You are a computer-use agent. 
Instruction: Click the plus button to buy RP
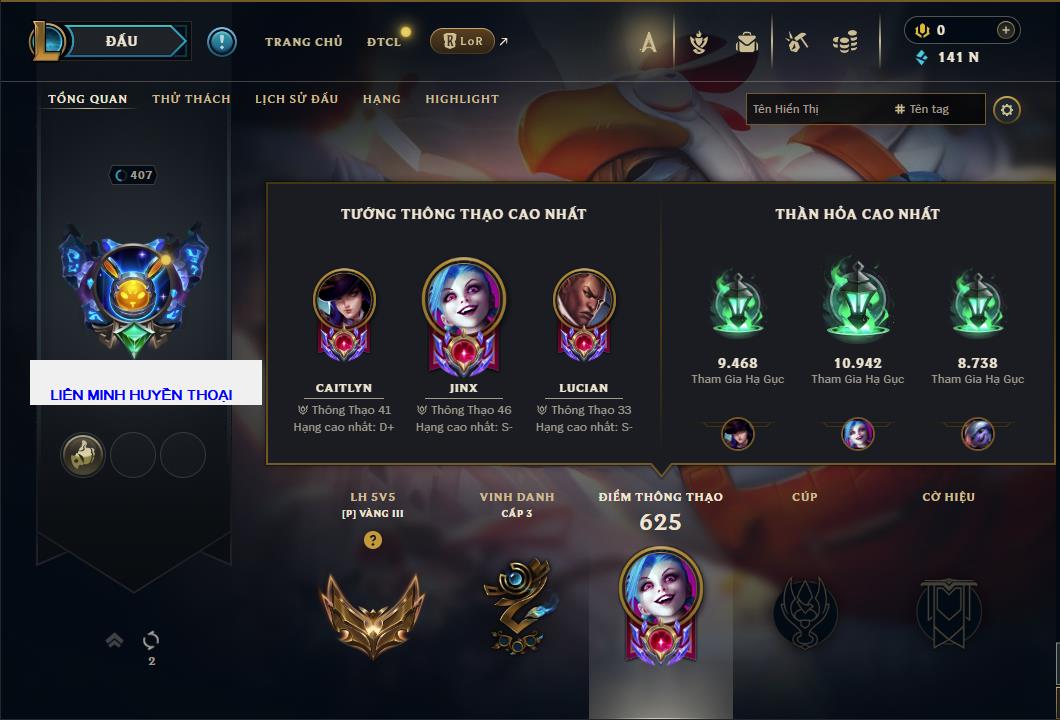click(x=1005, y=30)
